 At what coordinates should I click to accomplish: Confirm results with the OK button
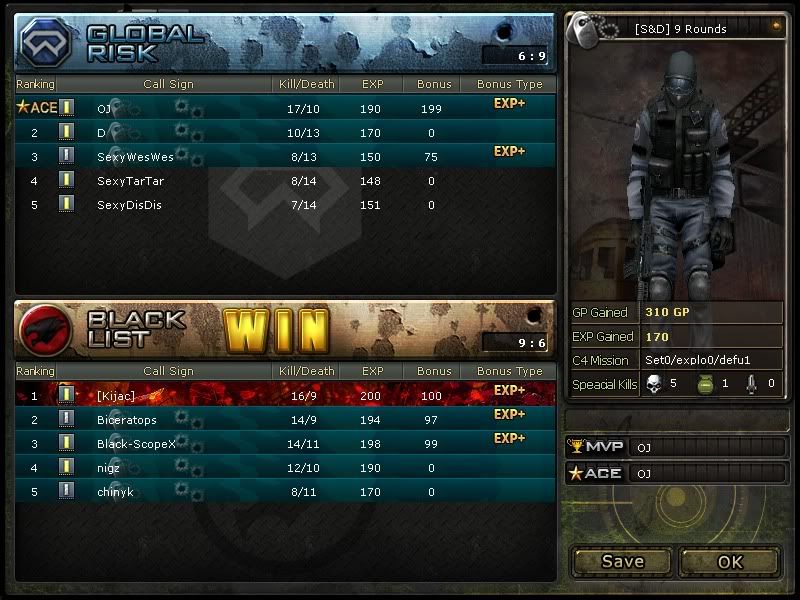coord(730,561)
